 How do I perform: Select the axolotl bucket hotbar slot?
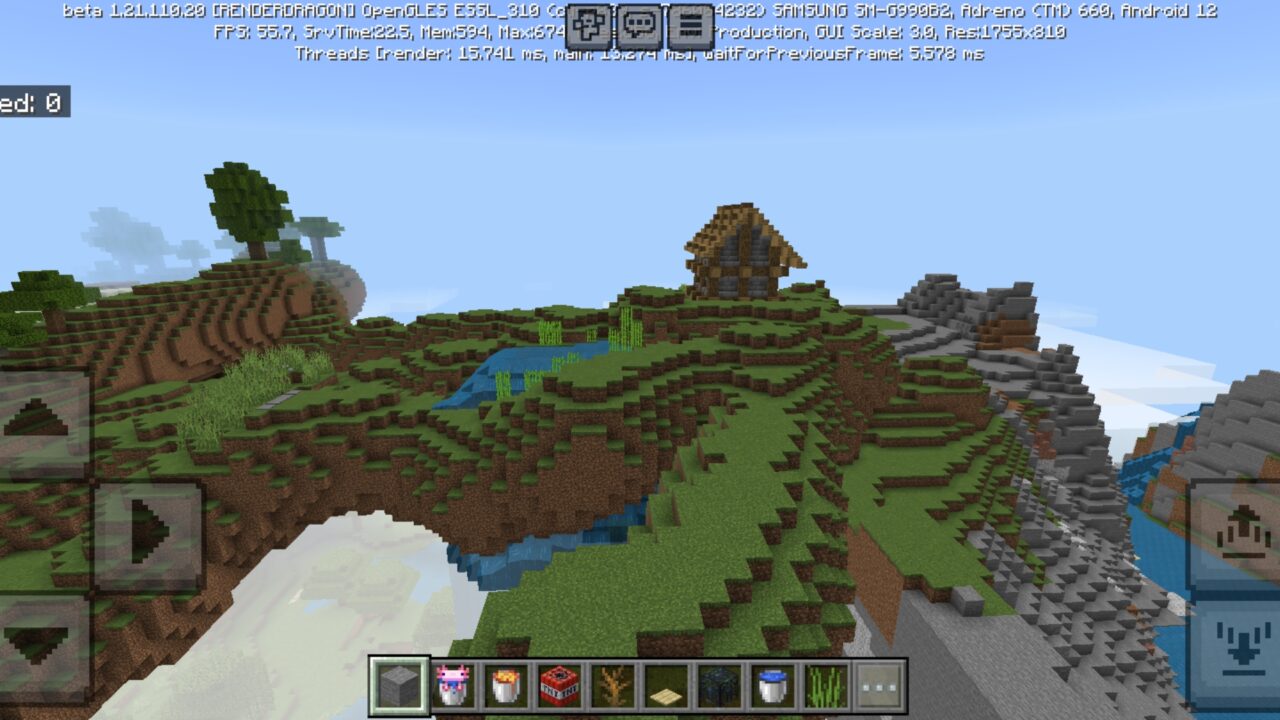[452, 685]
